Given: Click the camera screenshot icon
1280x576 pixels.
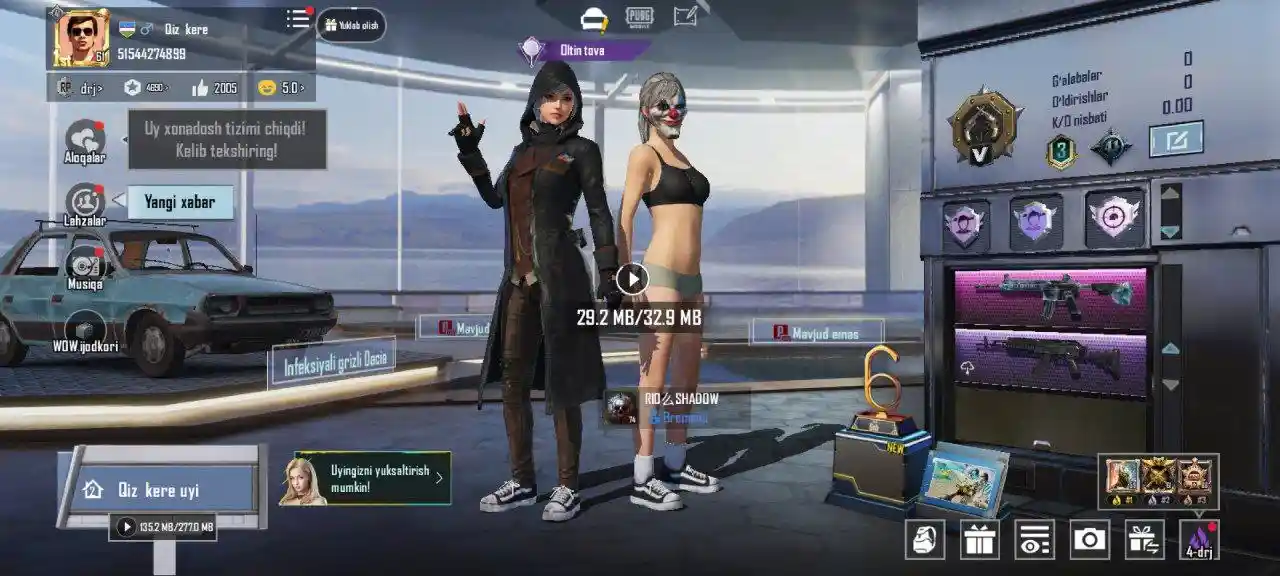Looking at the screenshot, I should coord(1089,540).
